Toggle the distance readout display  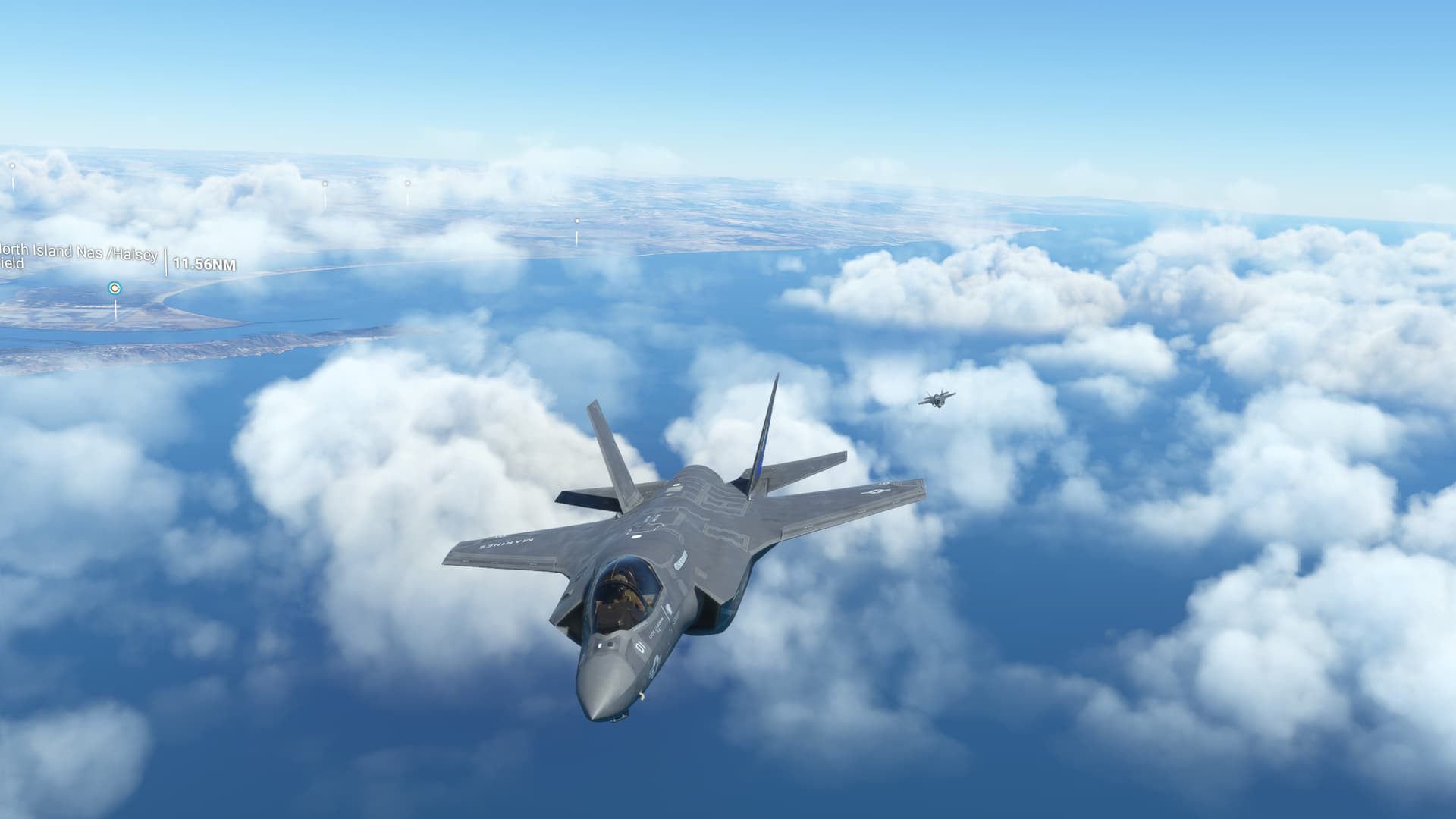pos(203,263)
